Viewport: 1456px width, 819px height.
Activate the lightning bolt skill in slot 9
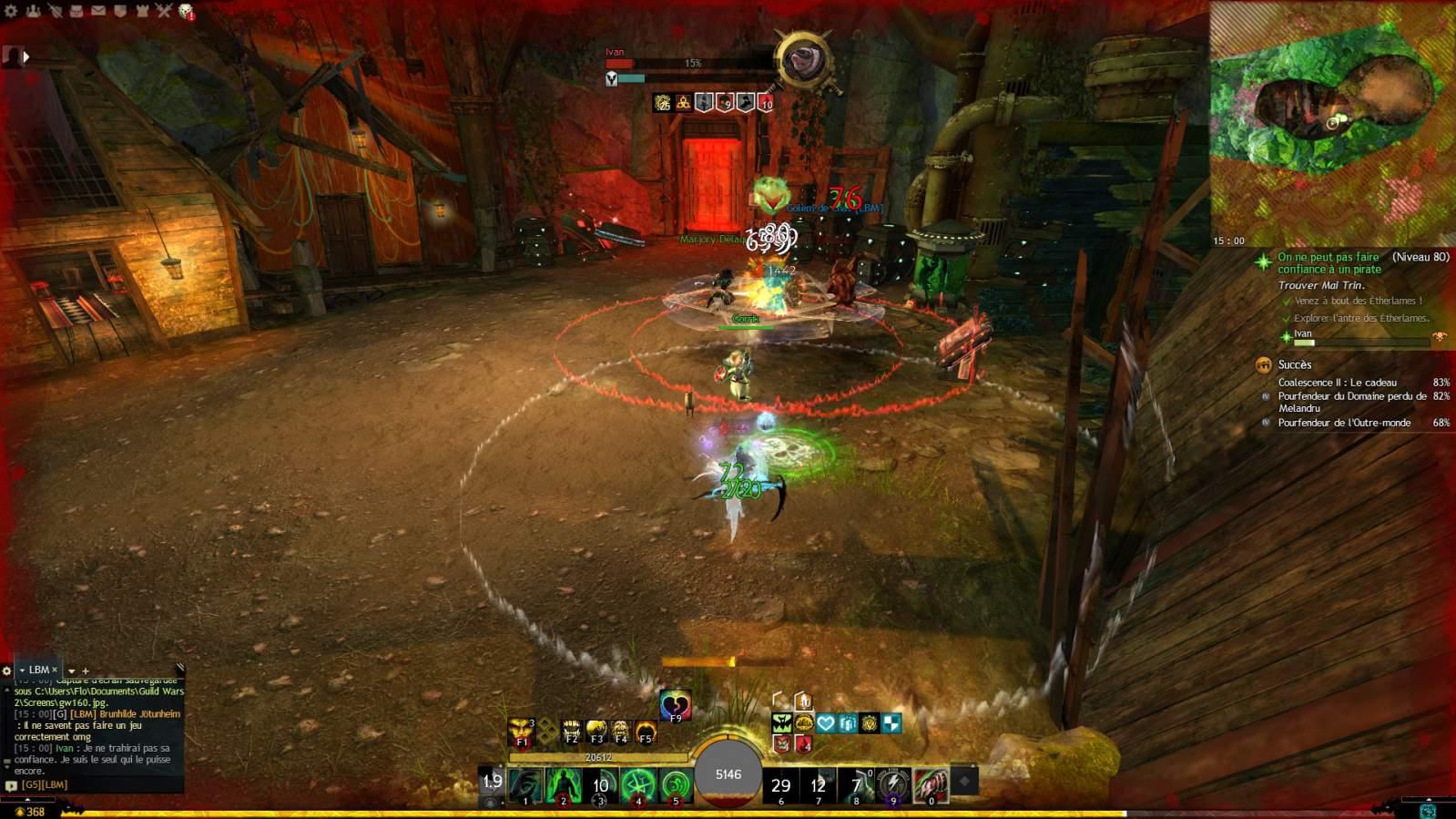[893, 784]
